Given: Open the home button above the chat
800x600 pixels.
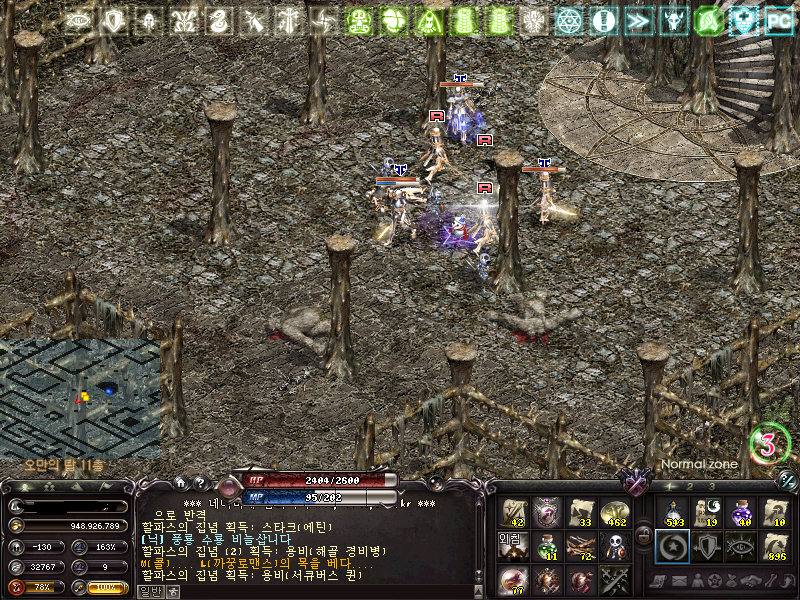Looking at the screenshot, I should tap(180, 483).
